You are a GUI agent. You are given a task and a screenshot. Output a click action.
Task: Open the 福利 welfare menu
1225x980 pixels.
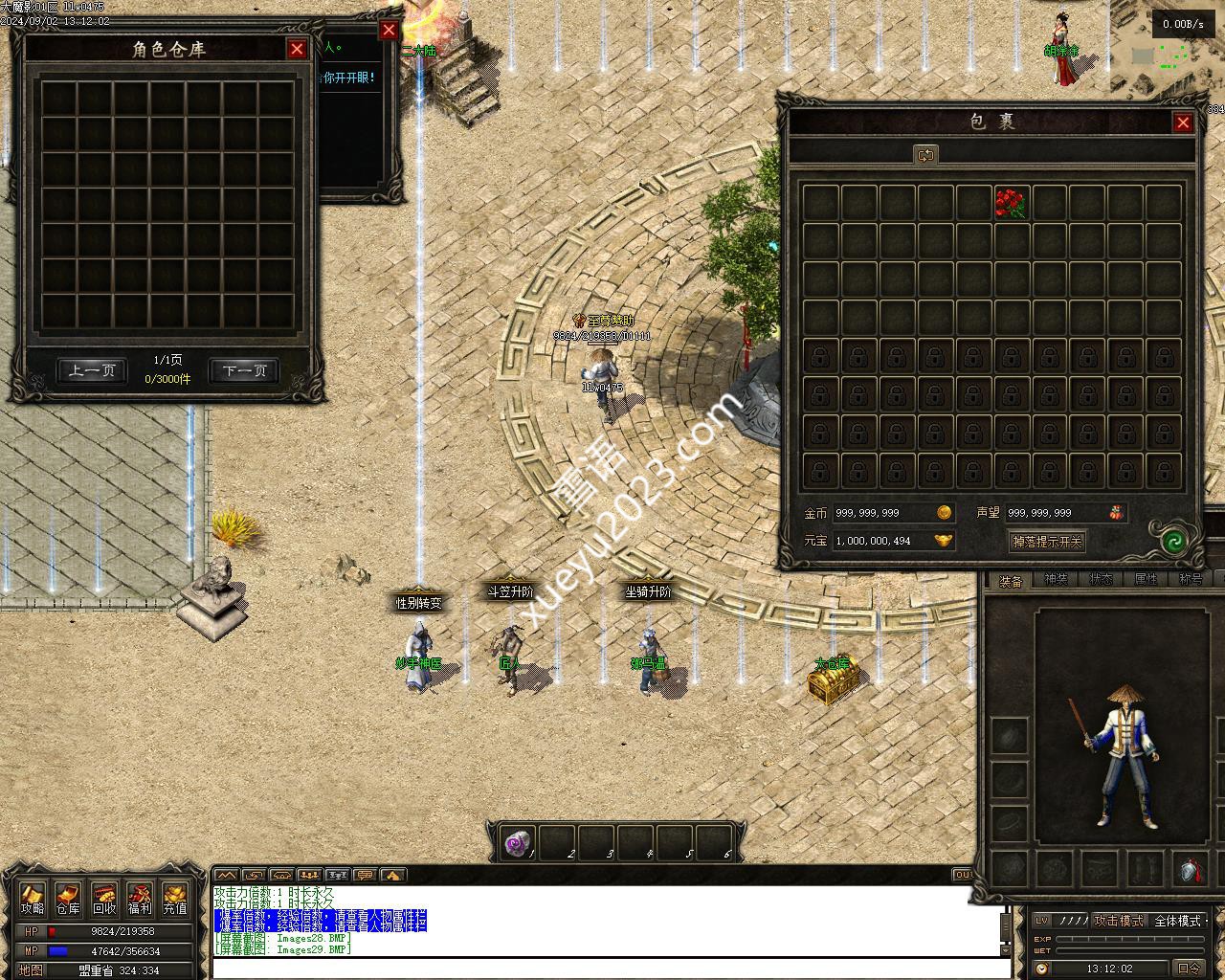pos(140,900)
